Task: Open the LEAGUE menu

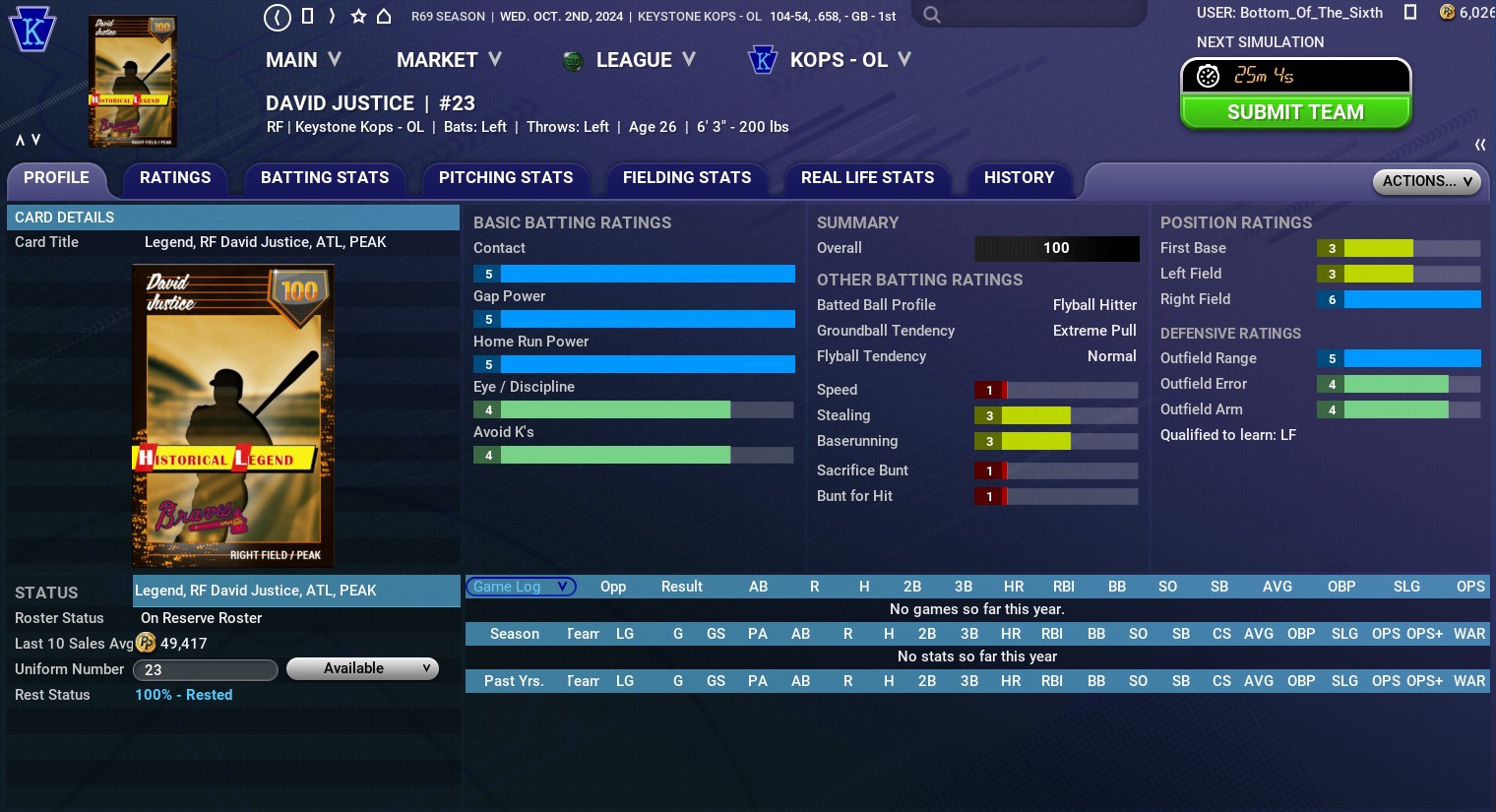Action: click(630, 60)
